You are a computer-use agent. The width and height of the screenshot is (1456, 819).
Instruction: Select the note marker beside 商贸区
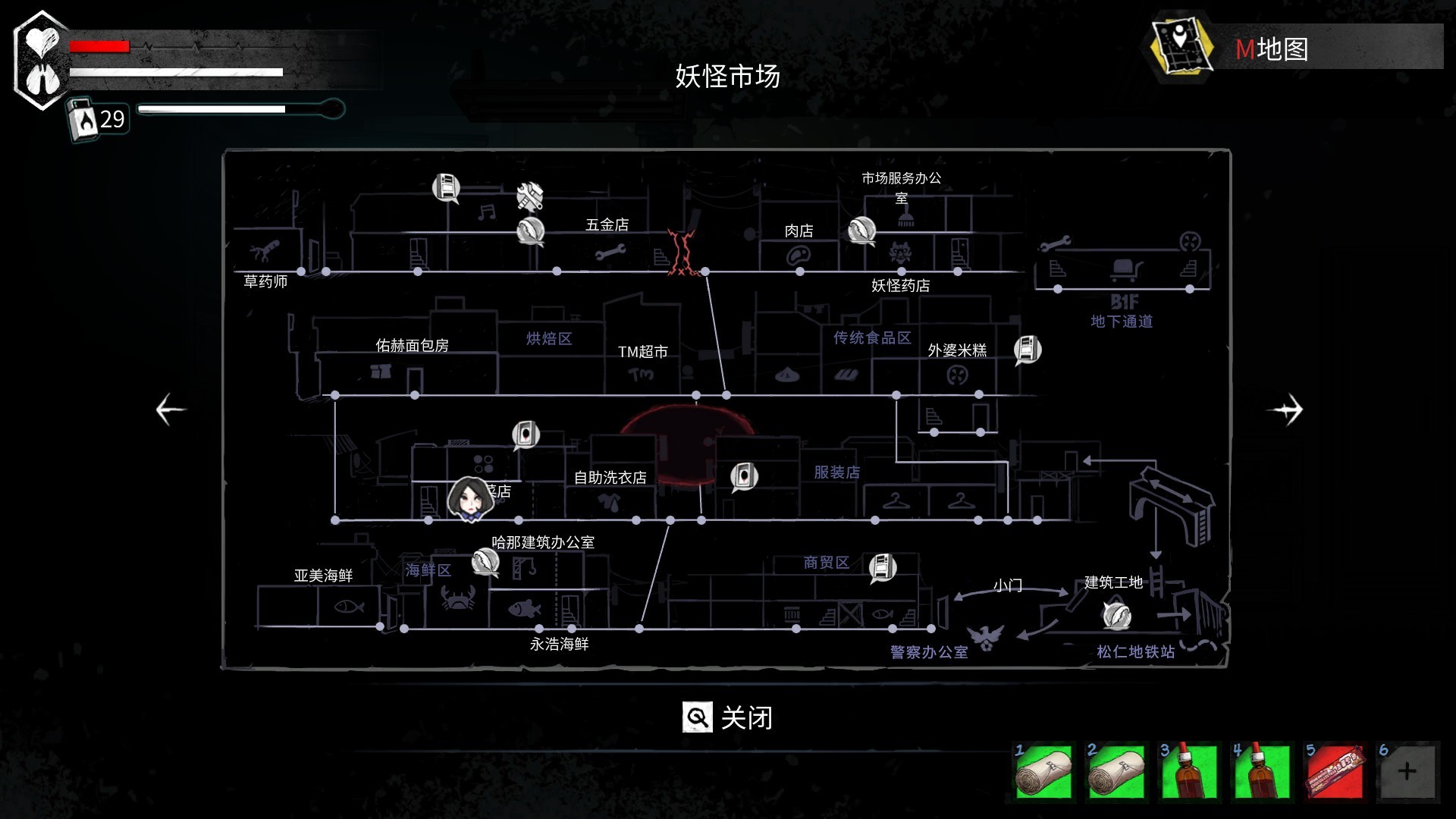882,567
